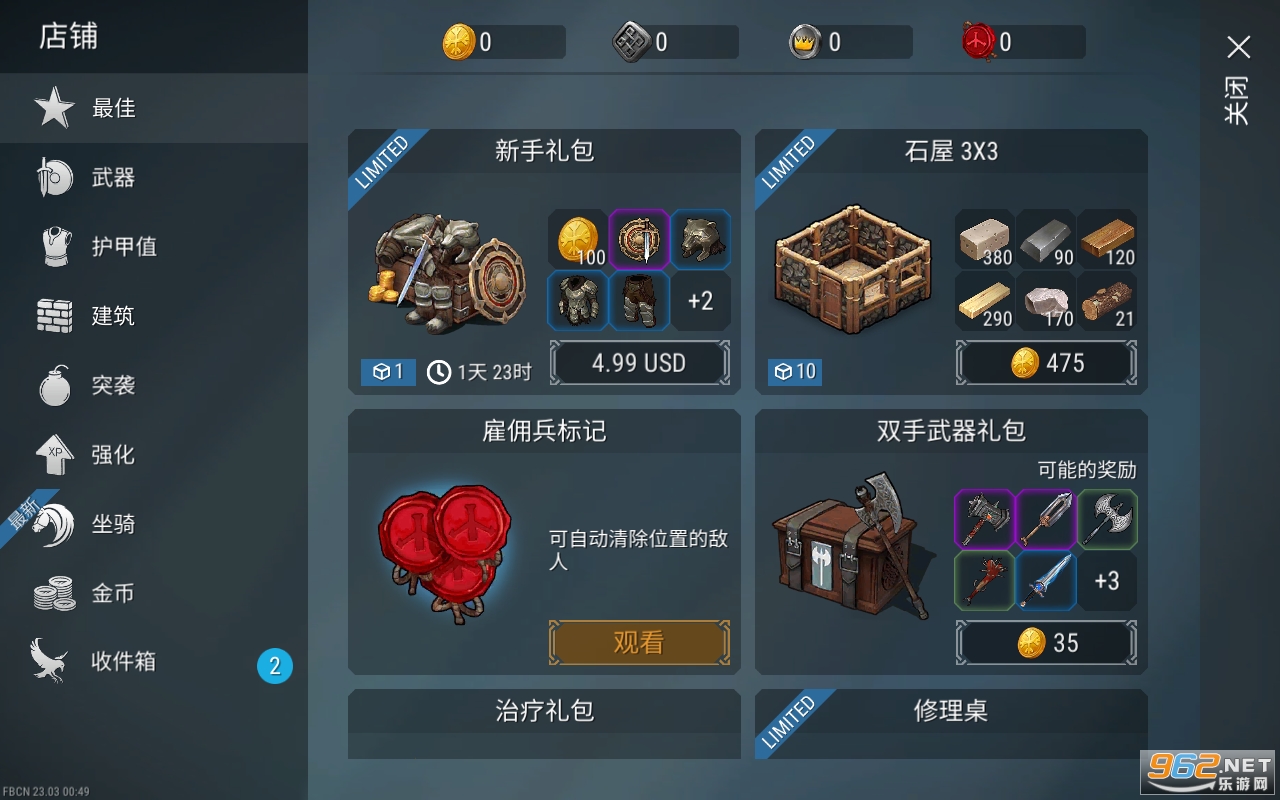
Task: Open the 护甲值 armor category icon
Action: (x=55, y=246)
